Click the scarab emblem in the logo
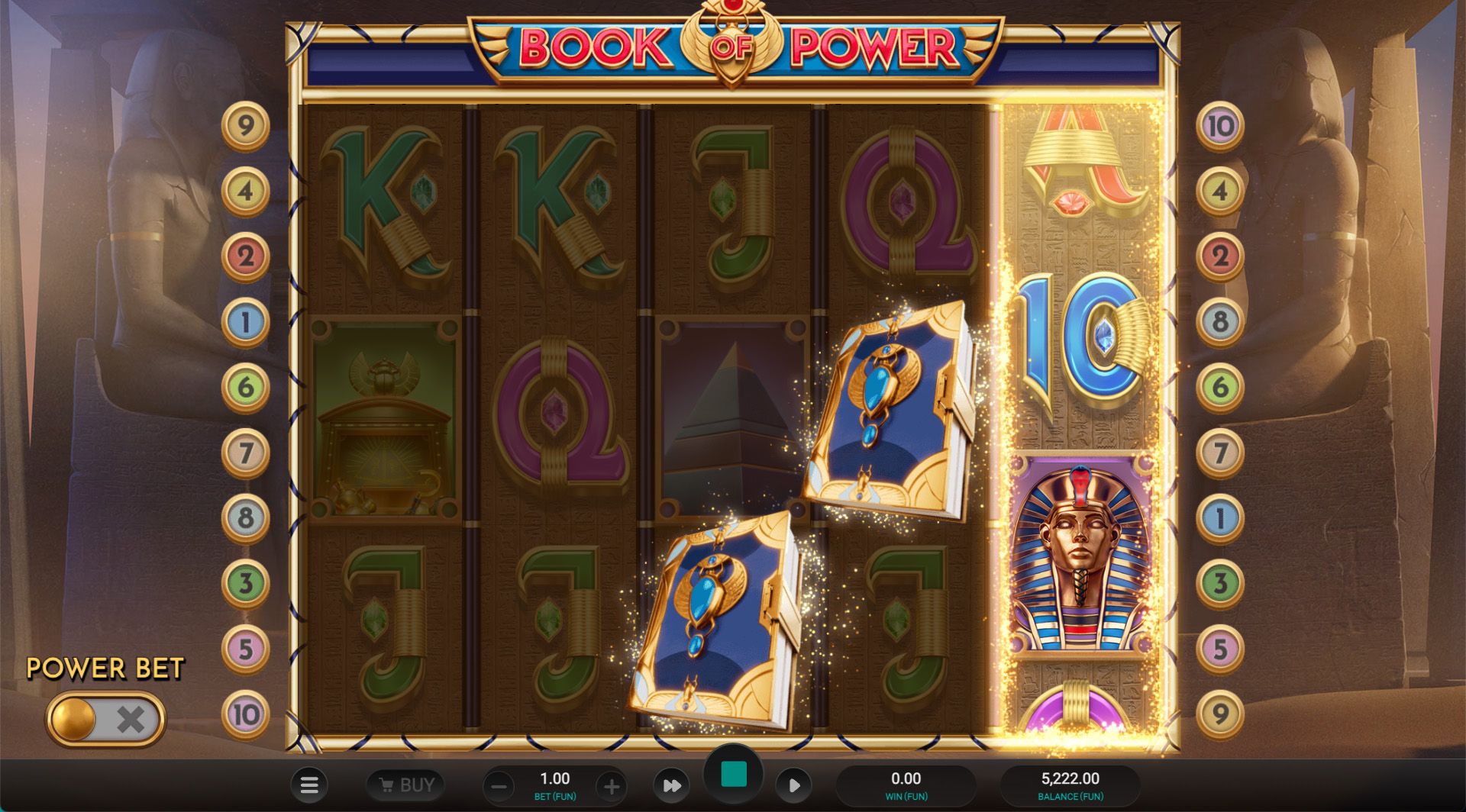Screen dimensions: 1466x812 tap(734, 46)
